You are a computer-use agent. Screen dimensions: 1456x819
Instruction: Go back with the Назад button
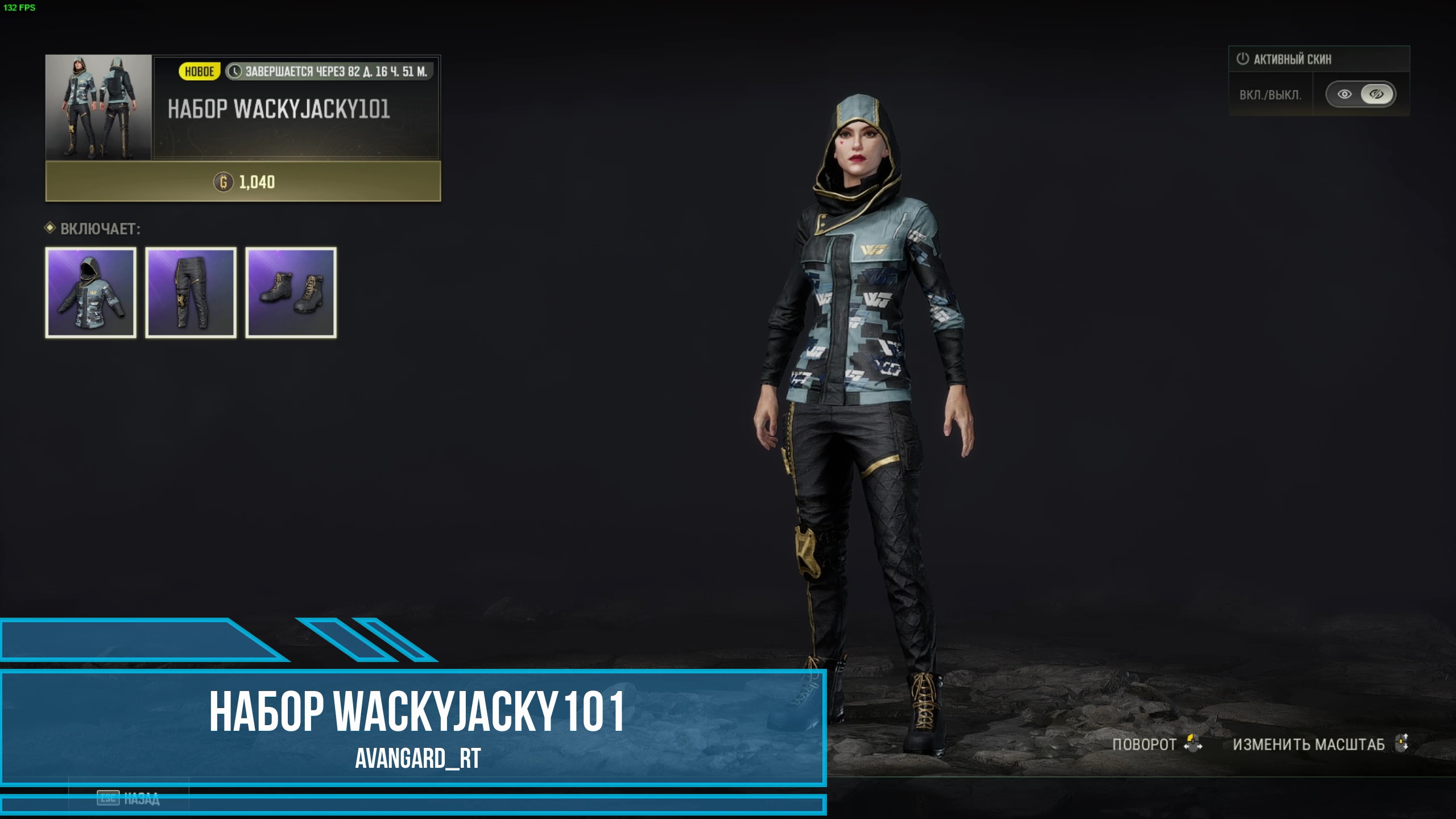[130, 799]
